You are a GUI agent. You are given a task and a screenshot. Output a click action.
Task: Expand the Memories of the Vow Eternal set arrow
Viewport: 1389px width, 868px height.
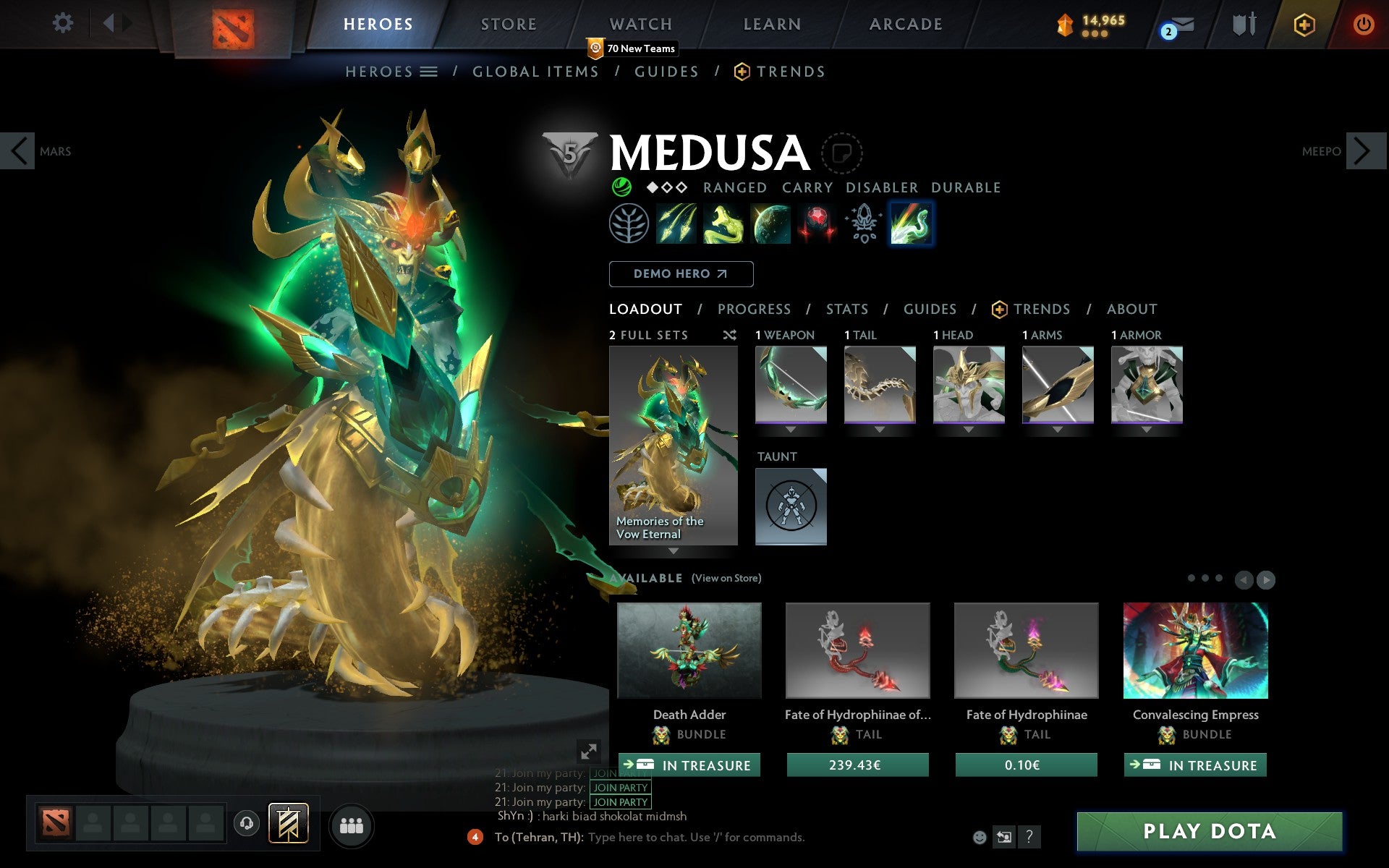point(674,551)
